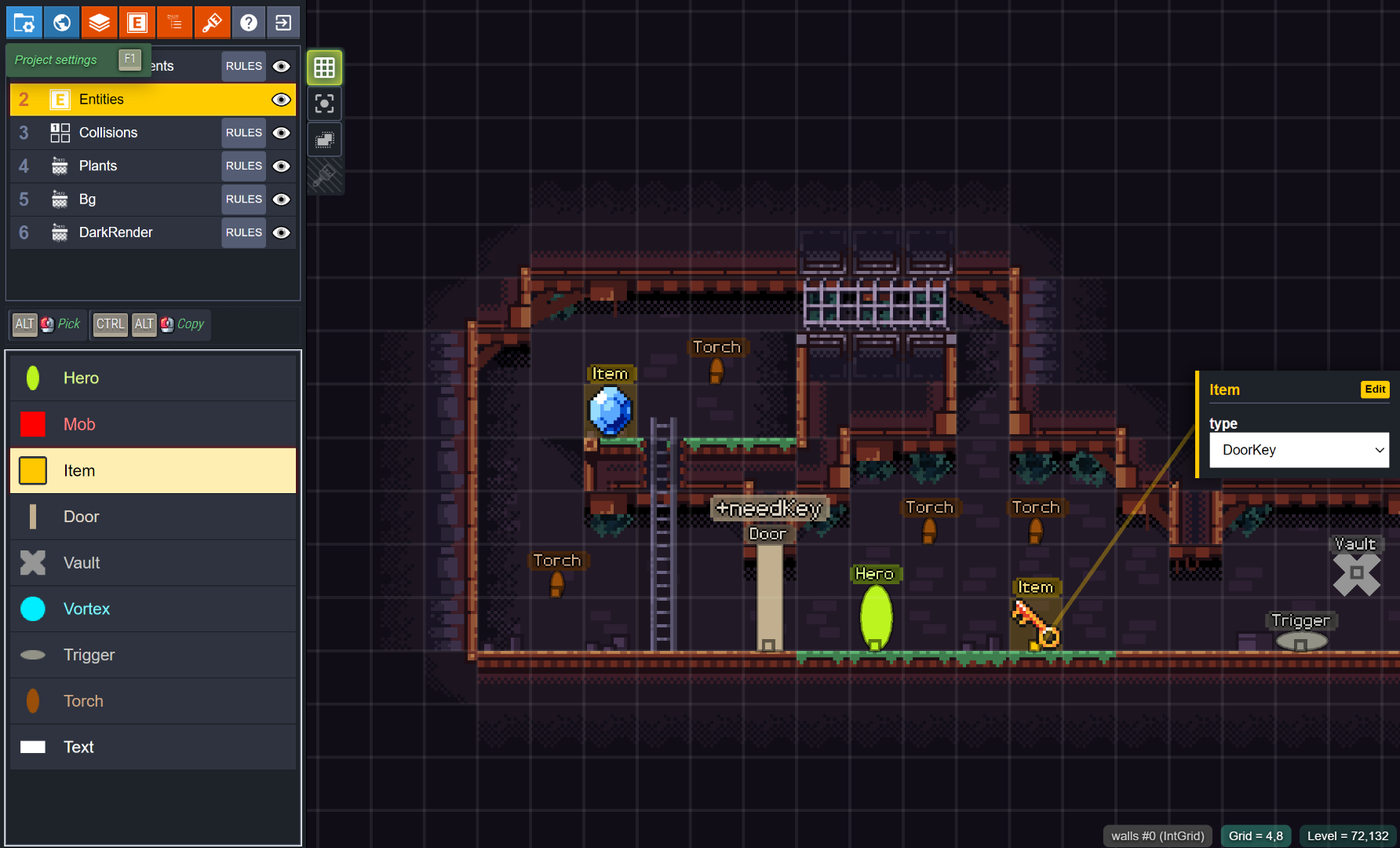Open Project settings from the top toolbar
Image resolution: width=1400 pixels, height=848 pixels.
click(x=24, y=23)
